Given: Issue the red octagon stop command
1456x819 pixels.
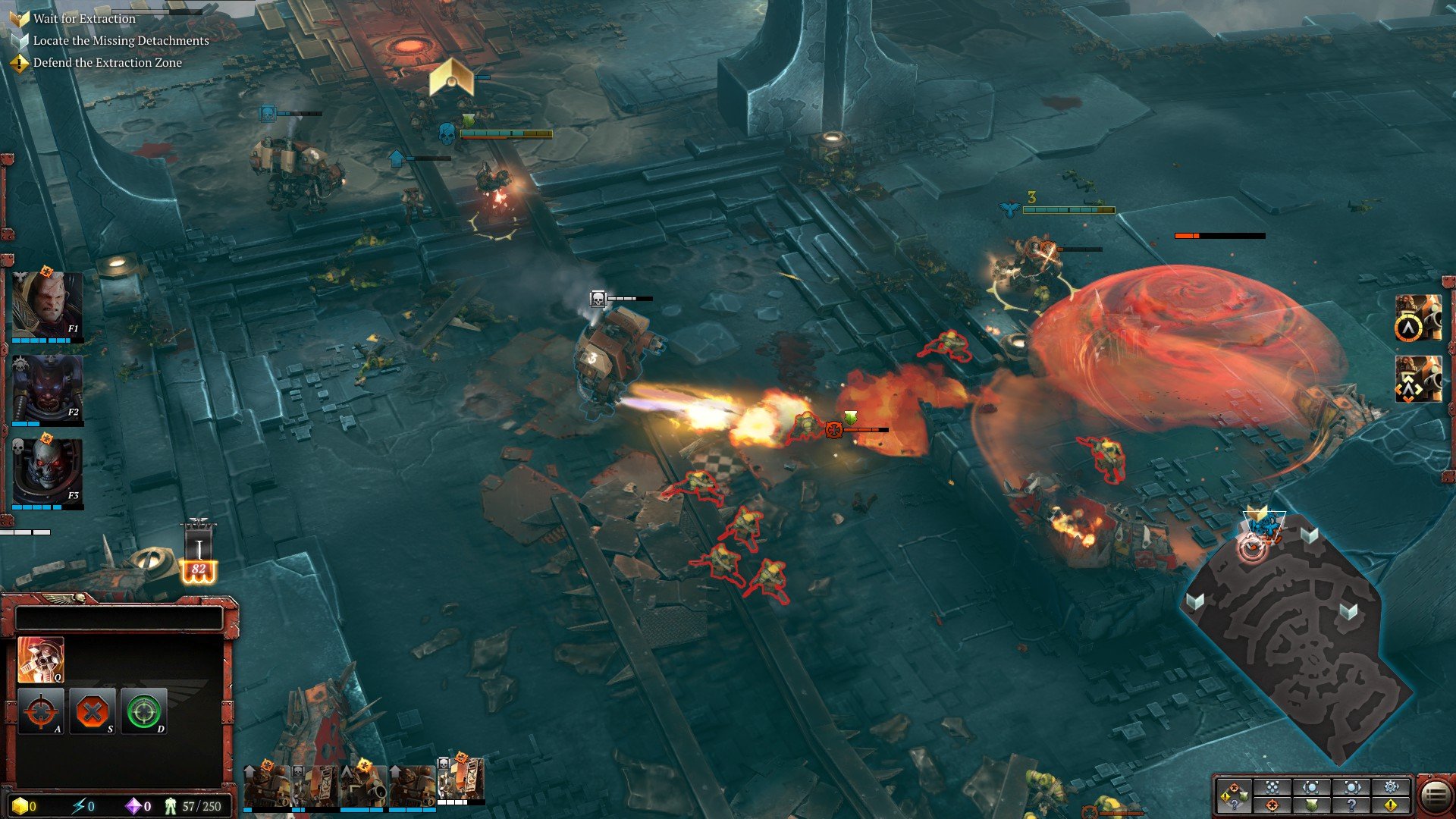Looking at the screenshot, I should click(x=93, y=711).
